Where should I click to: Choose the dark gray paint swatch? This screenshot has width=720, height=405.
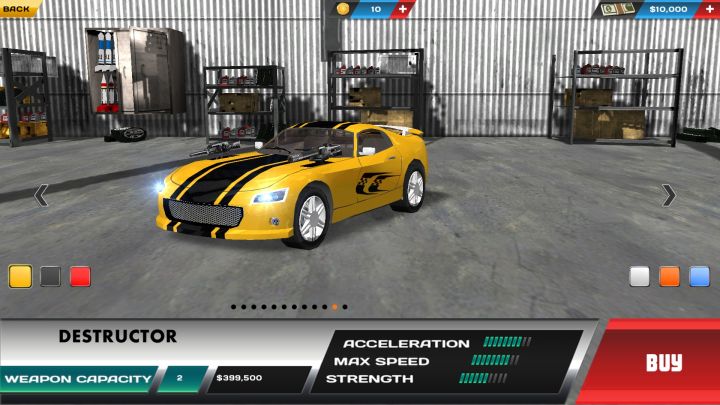pos(50,277)
